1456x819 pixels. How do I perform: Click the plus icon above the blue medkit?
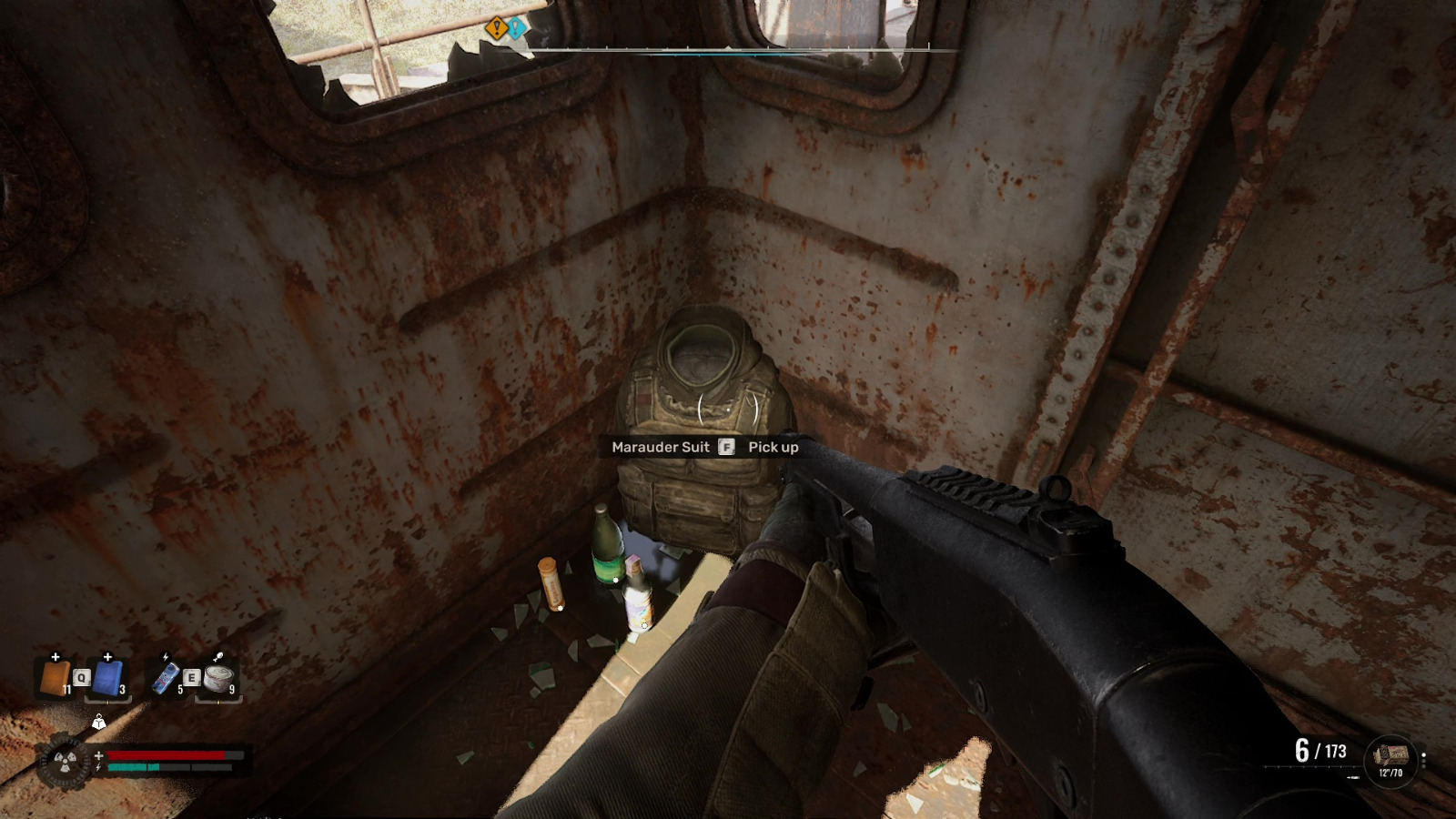[x=107, y=657]
